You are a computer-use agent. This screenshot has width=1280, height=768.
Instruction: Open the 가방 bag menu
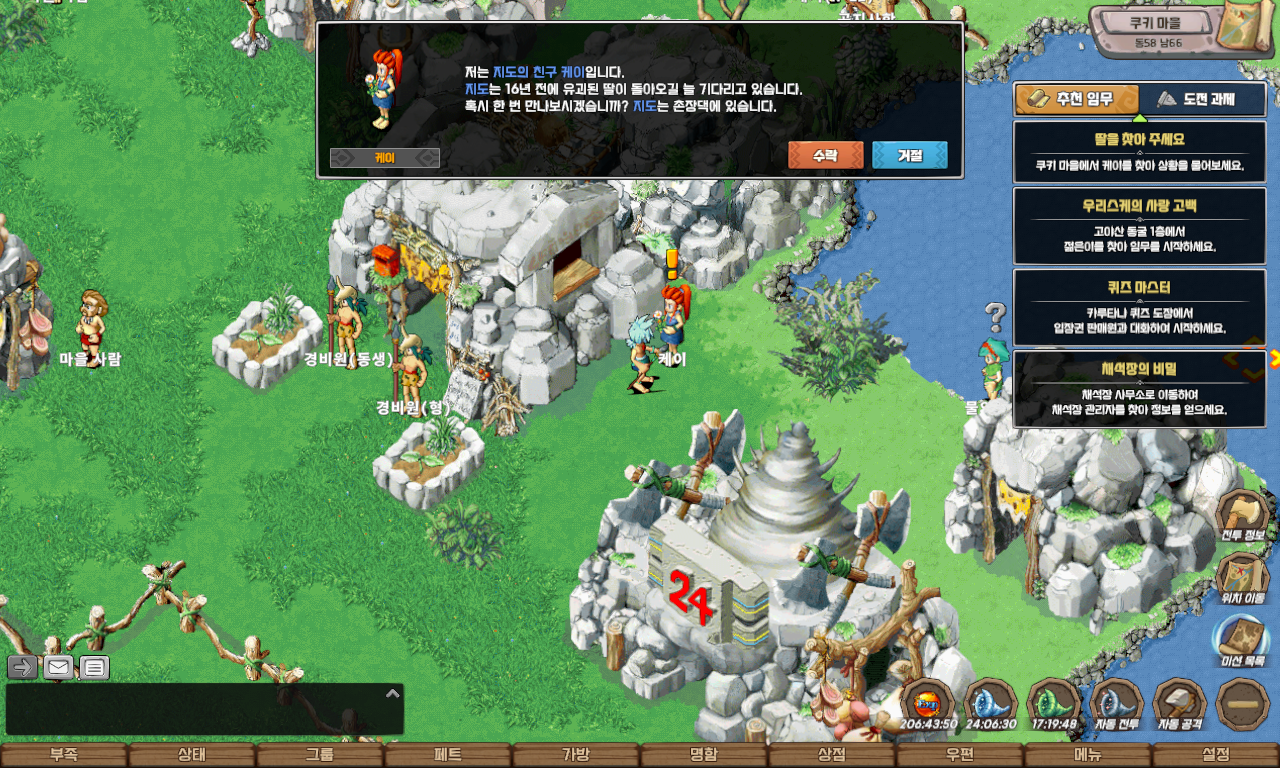coord(575,755)
